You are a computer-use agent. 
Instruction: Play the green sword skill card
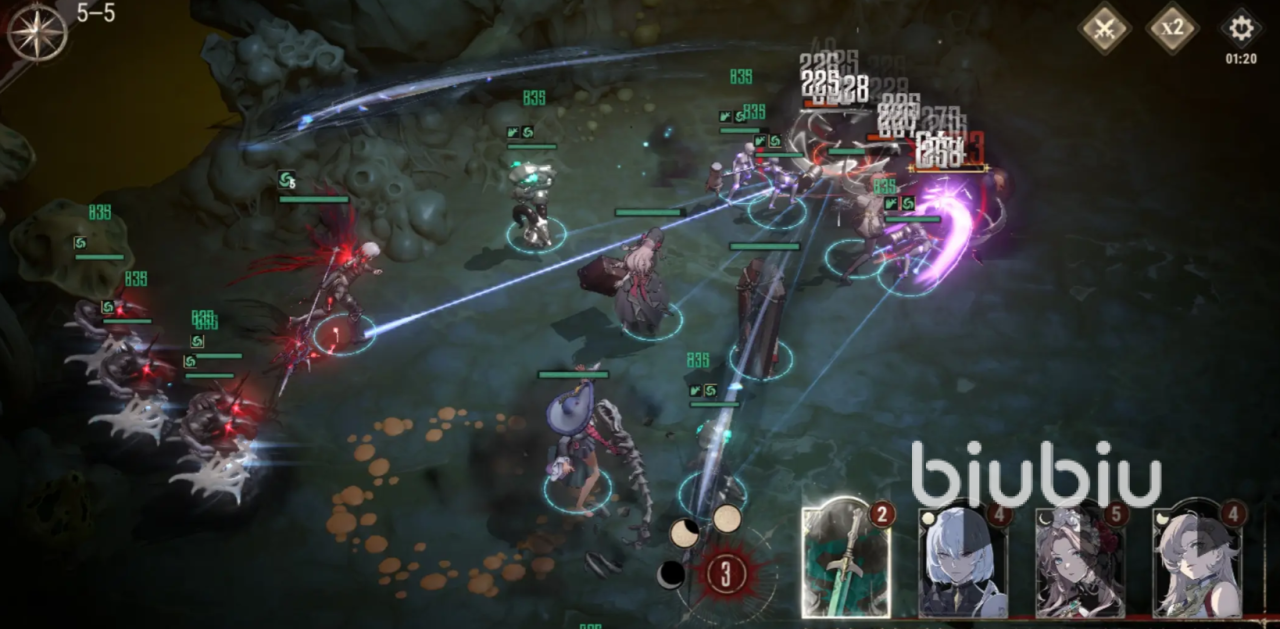846,560
